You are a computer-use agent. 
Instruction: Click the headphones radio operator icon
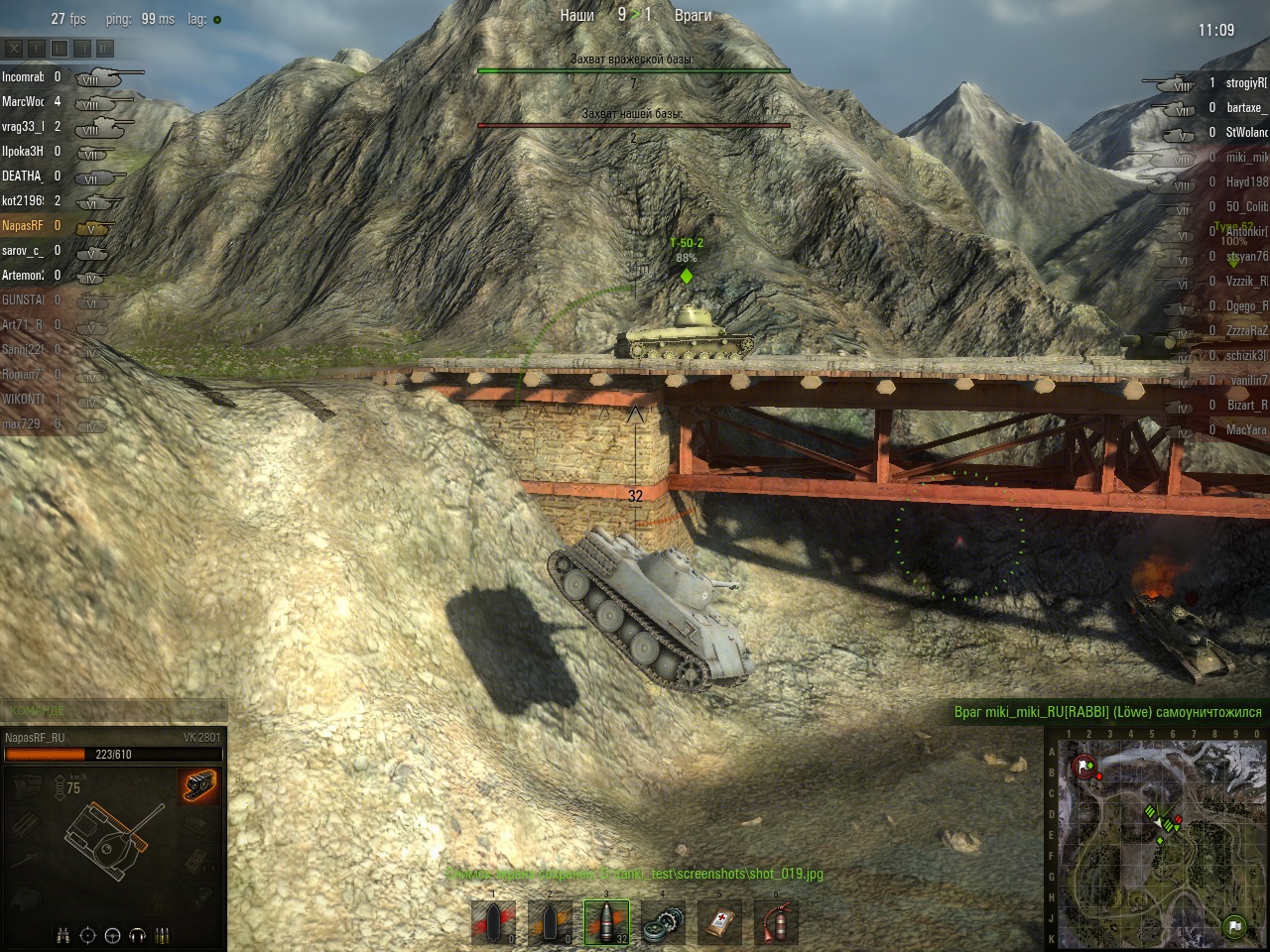coord(137,935)
